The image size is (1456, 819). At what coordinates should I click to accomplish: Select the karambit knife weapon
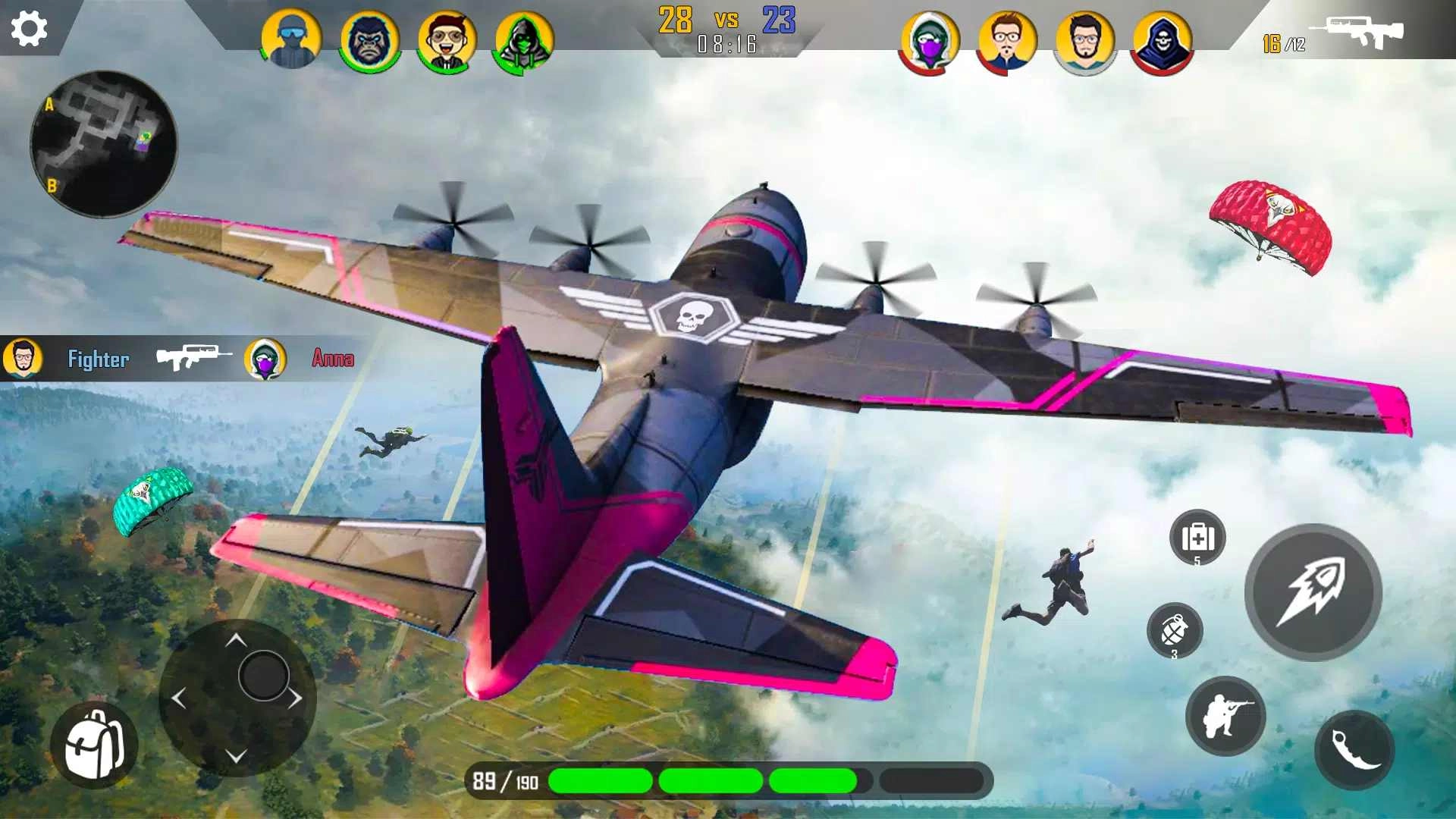1356,748
